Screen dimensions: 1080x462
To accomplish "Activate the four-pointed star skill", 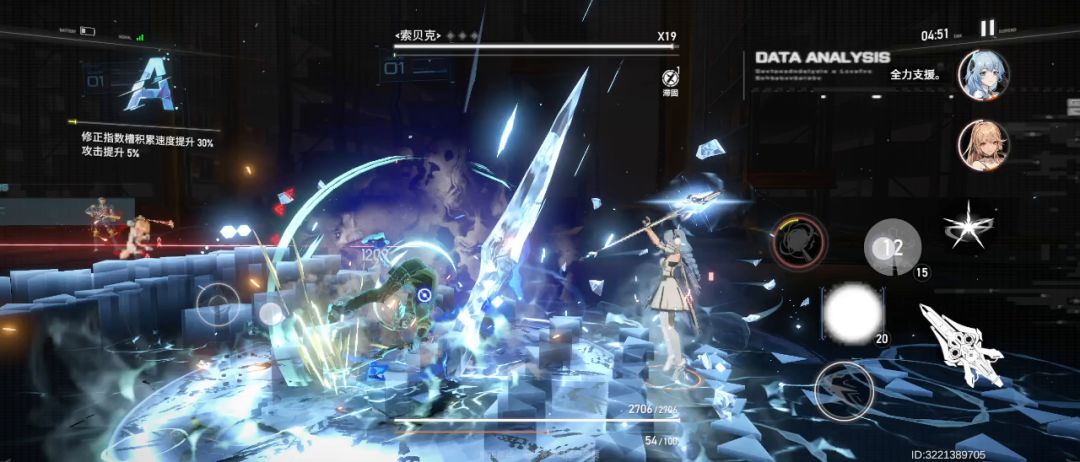I will point(968,225).
